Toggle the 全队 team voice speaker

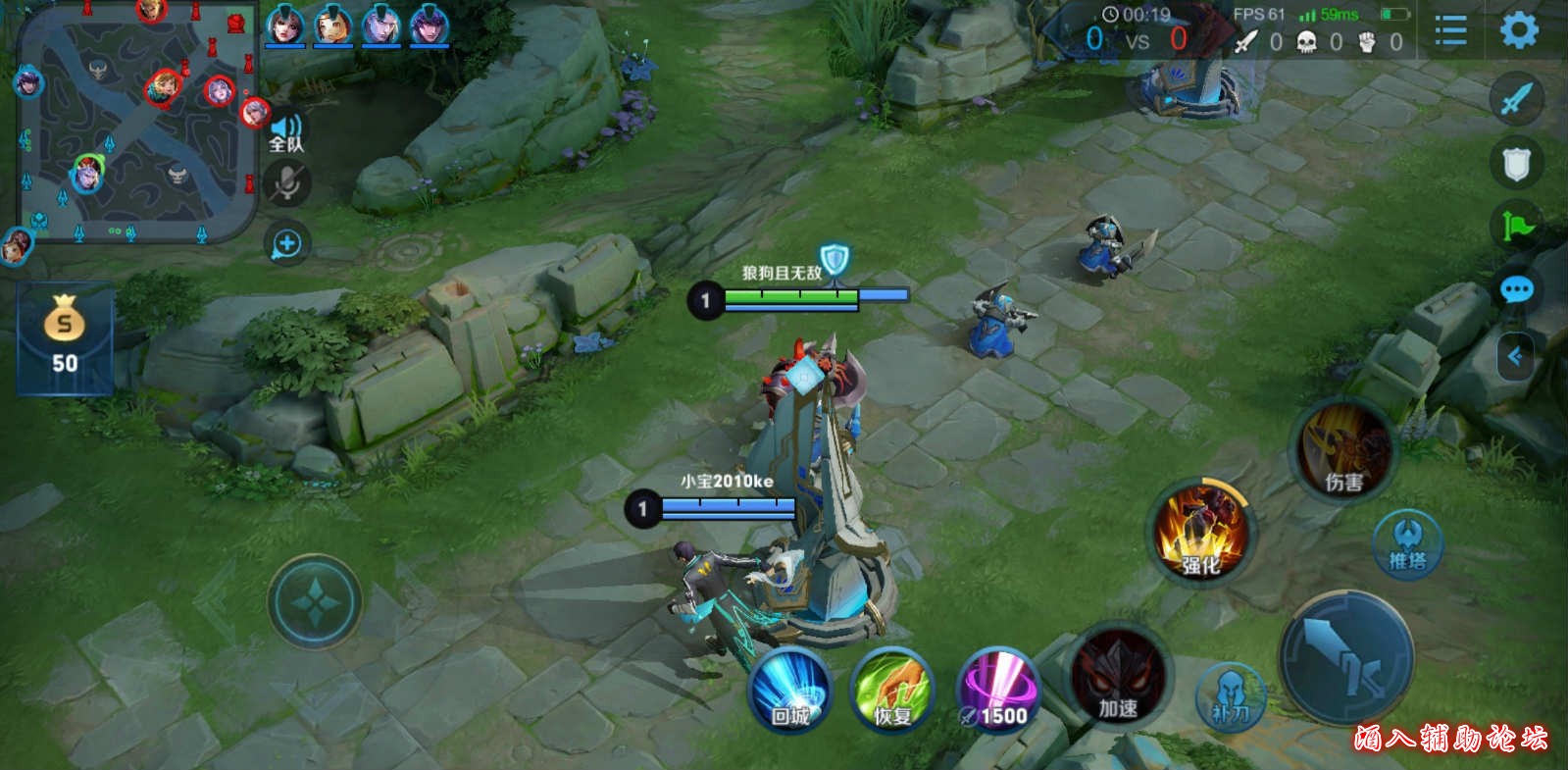pos(286,132)
